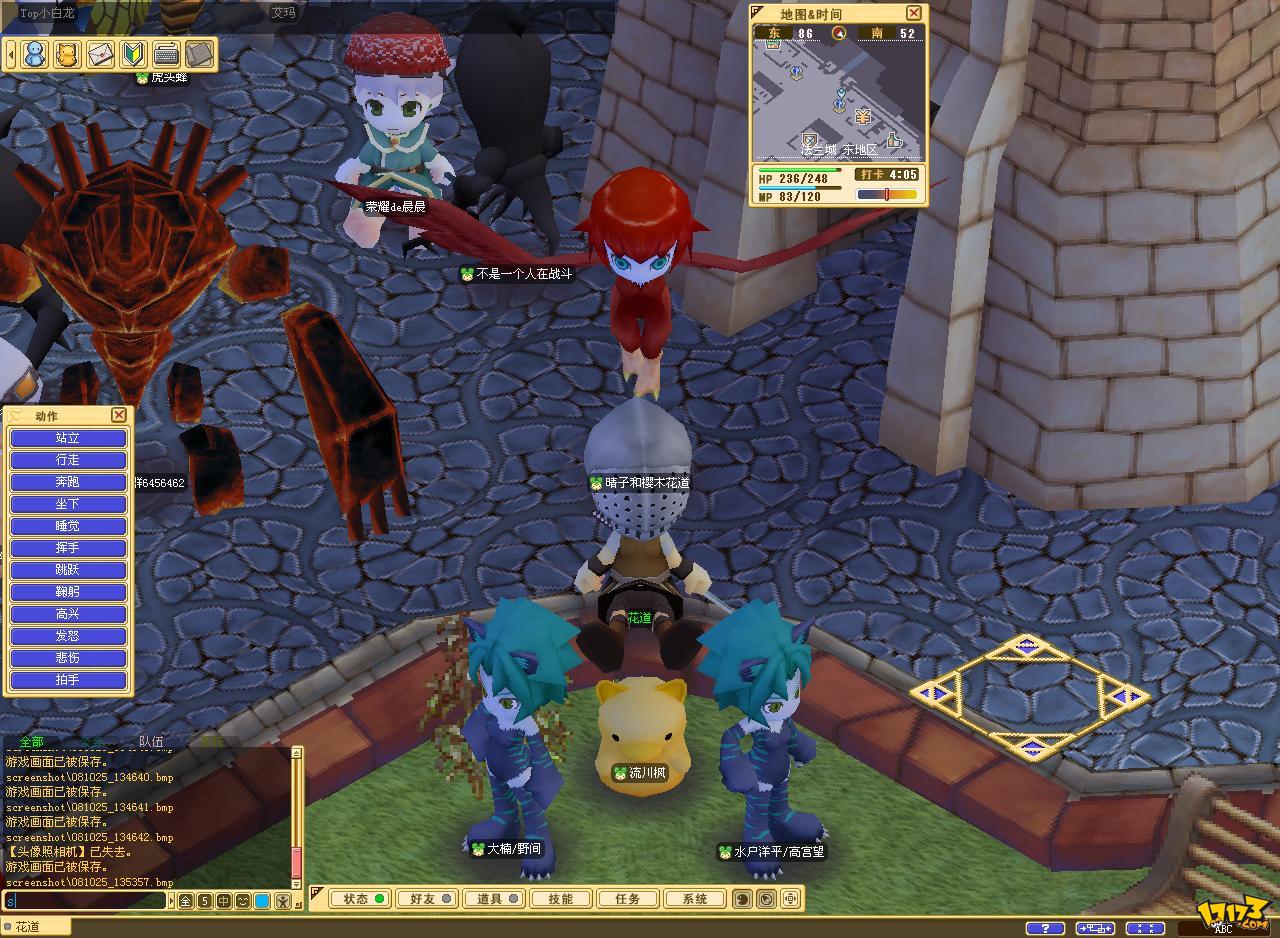Screen dimensions: 1280x938
Task: Open the 技能 skills window
Action: coord(560,899)
